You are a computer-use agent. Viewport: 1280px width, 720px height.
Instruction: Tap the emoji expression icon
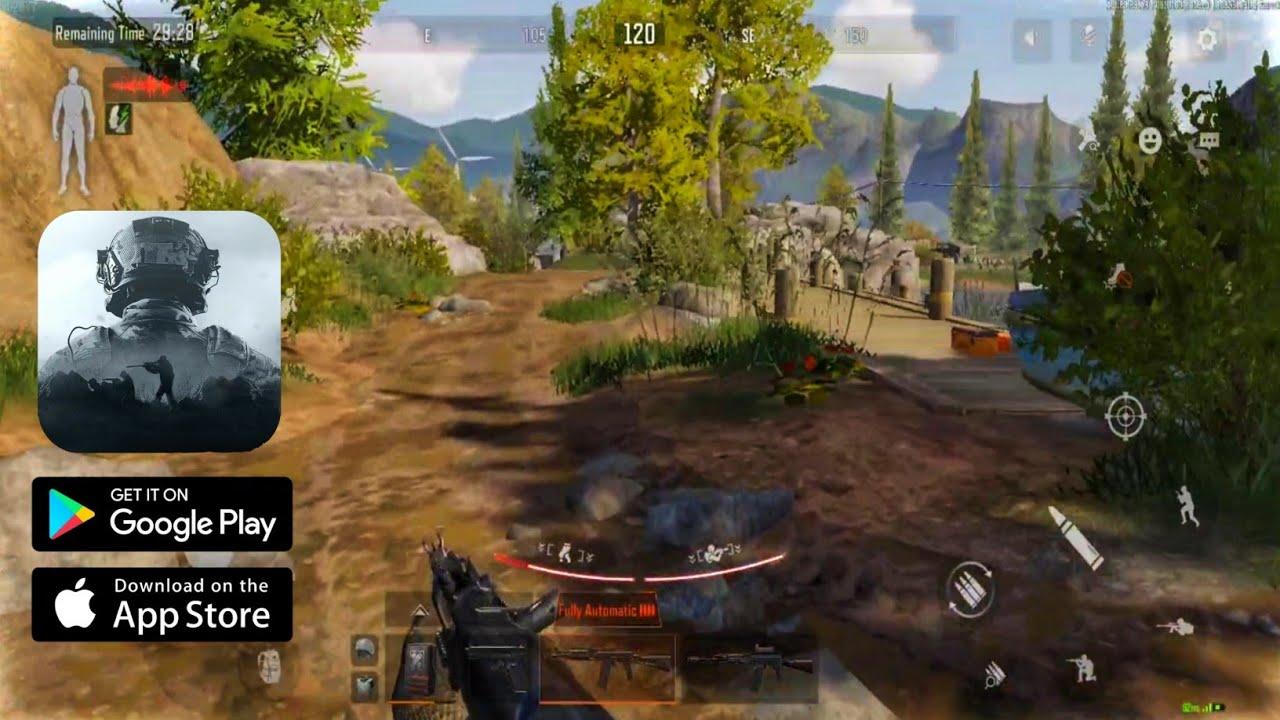click(x=1151, y=142)
